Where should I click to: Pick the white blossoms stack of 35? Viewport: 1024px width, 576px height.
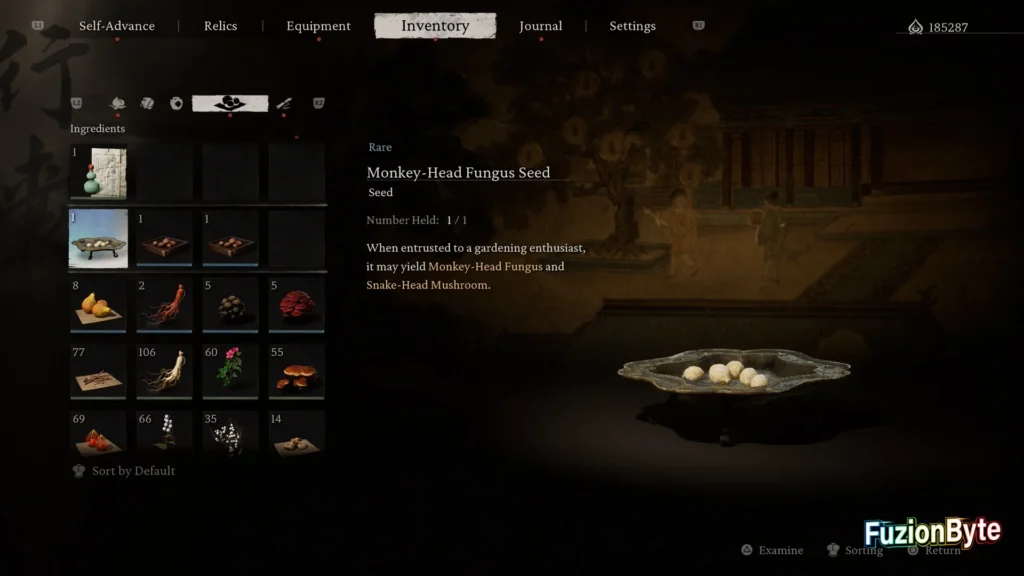coord(230,434)
